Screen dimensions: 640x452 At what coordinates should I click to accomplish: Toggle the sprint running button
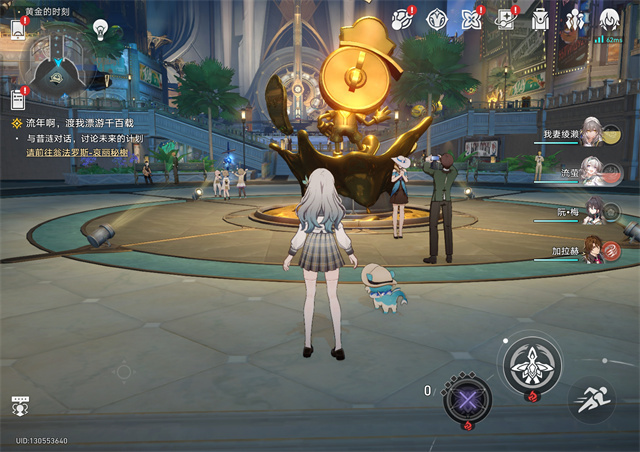coord(591,398)
